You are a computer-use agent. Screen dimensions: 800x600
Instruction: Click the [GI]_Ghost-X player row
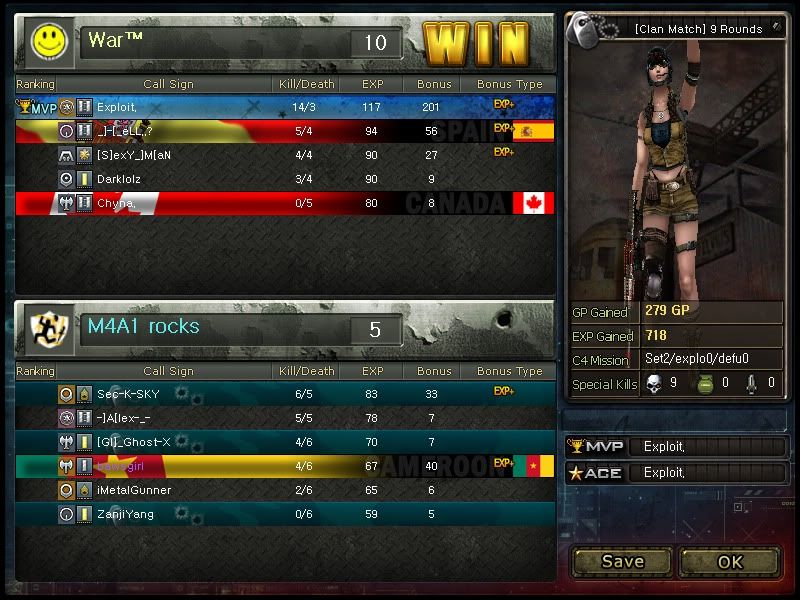[x=285, y=442]
